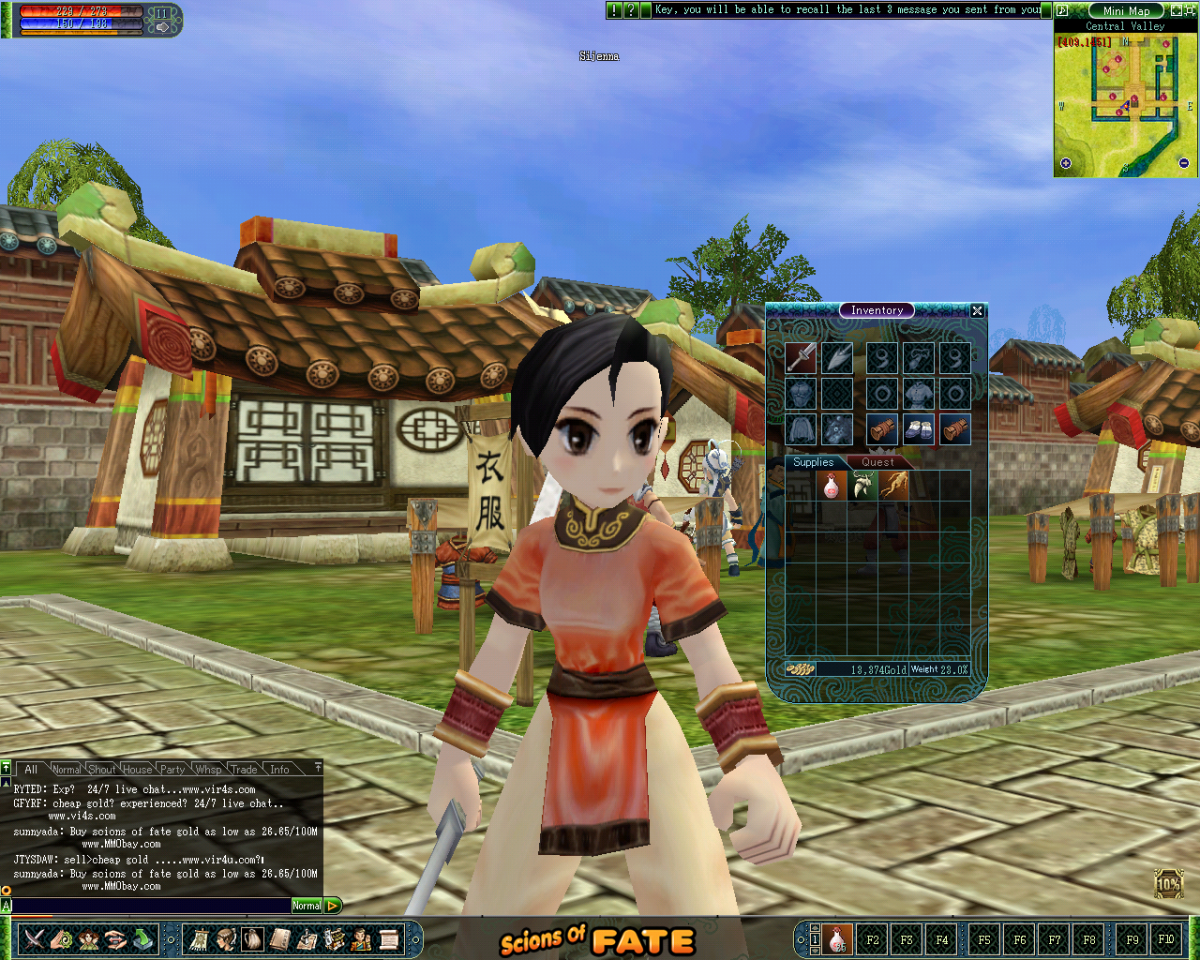Zoom in the minimap with the plus button
Viewport: 1200px width, 960px height.
[1065, 164]
